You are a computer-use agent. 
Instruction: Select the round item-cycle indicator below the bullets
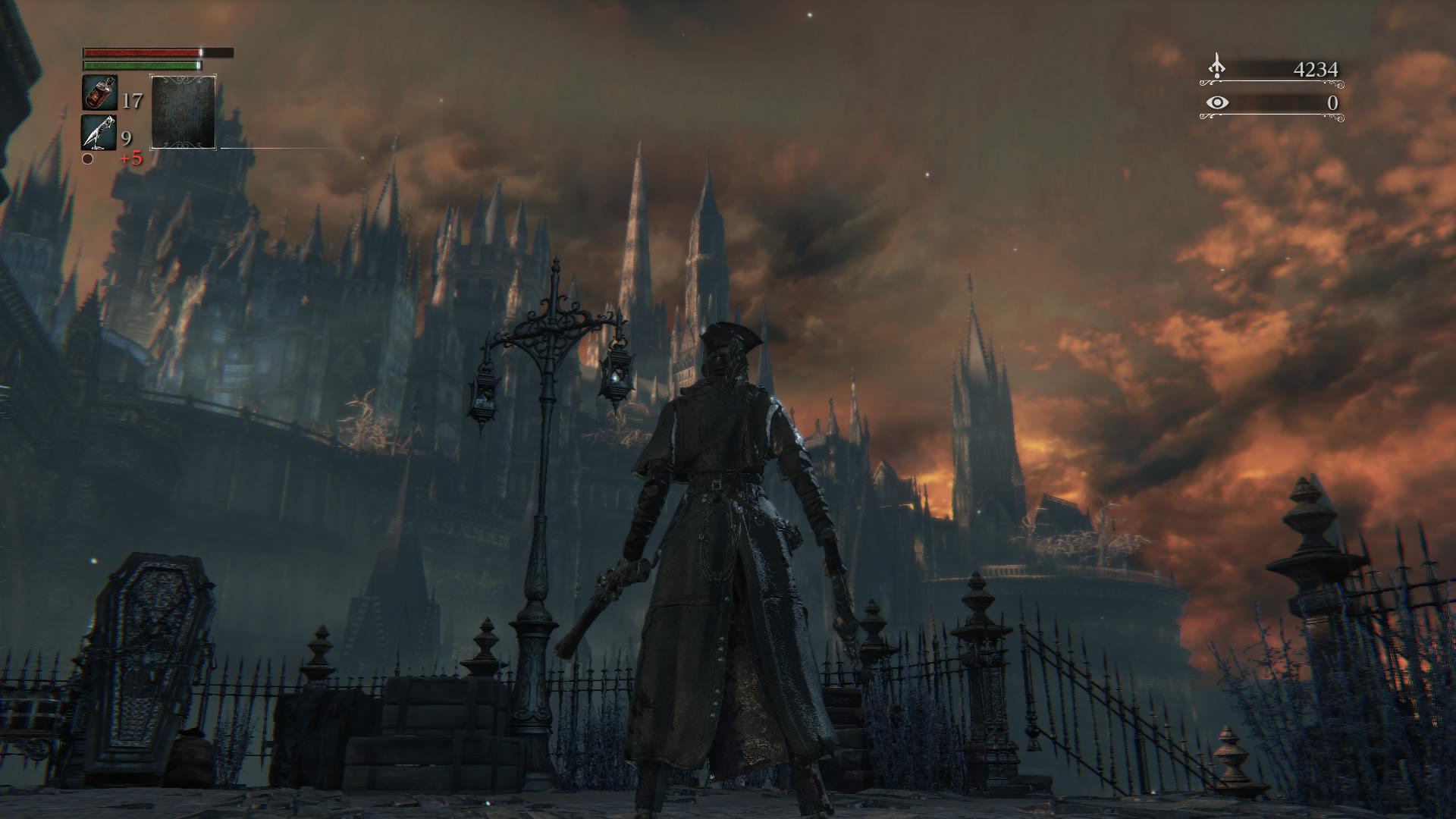coord(86,160)
